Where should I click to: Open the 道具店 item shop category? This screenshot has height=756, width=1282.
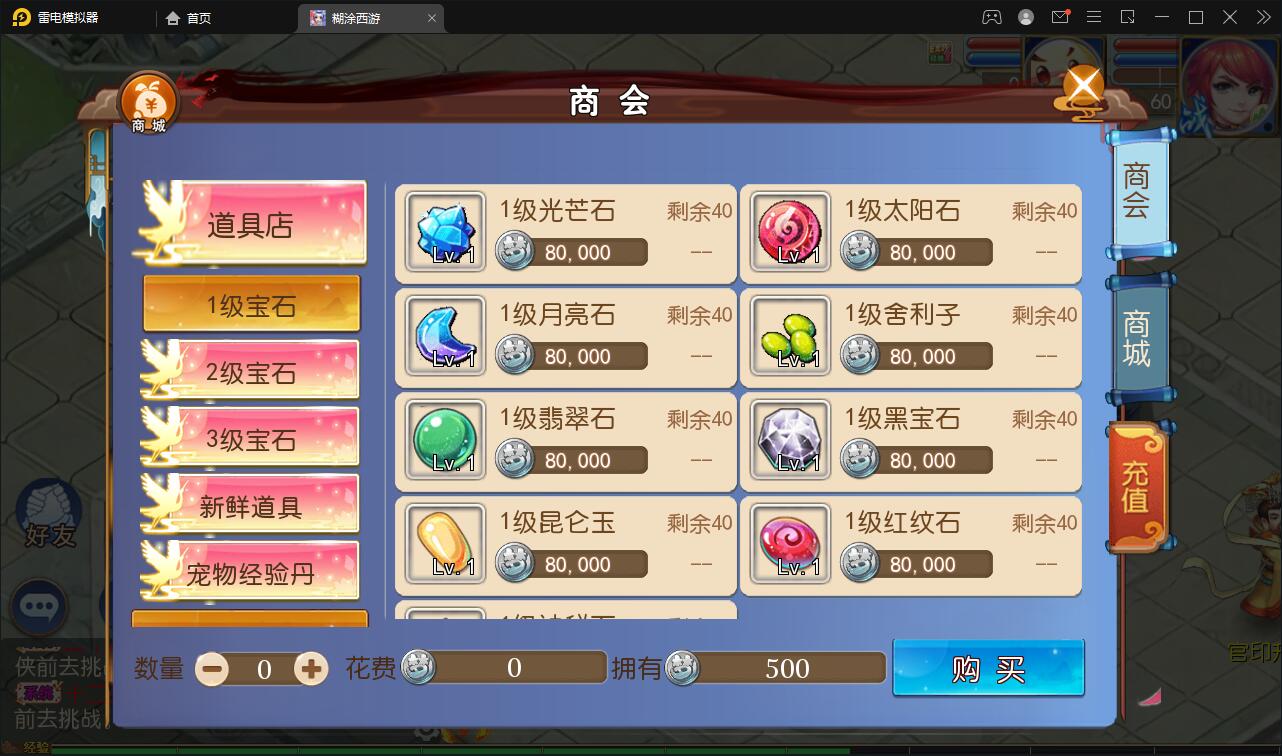252,222
